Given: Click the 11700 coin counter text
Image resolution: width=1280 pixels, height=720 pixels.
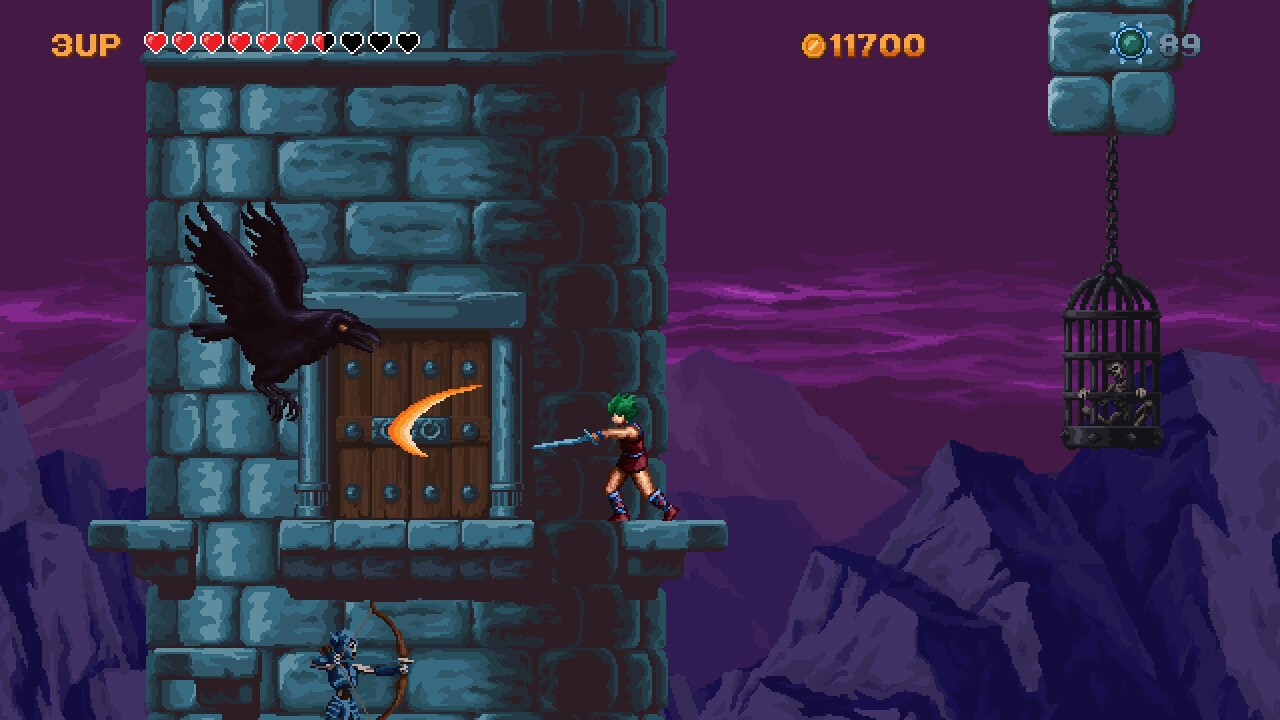Looking at the screenshot, I should [x=875, y=44].
